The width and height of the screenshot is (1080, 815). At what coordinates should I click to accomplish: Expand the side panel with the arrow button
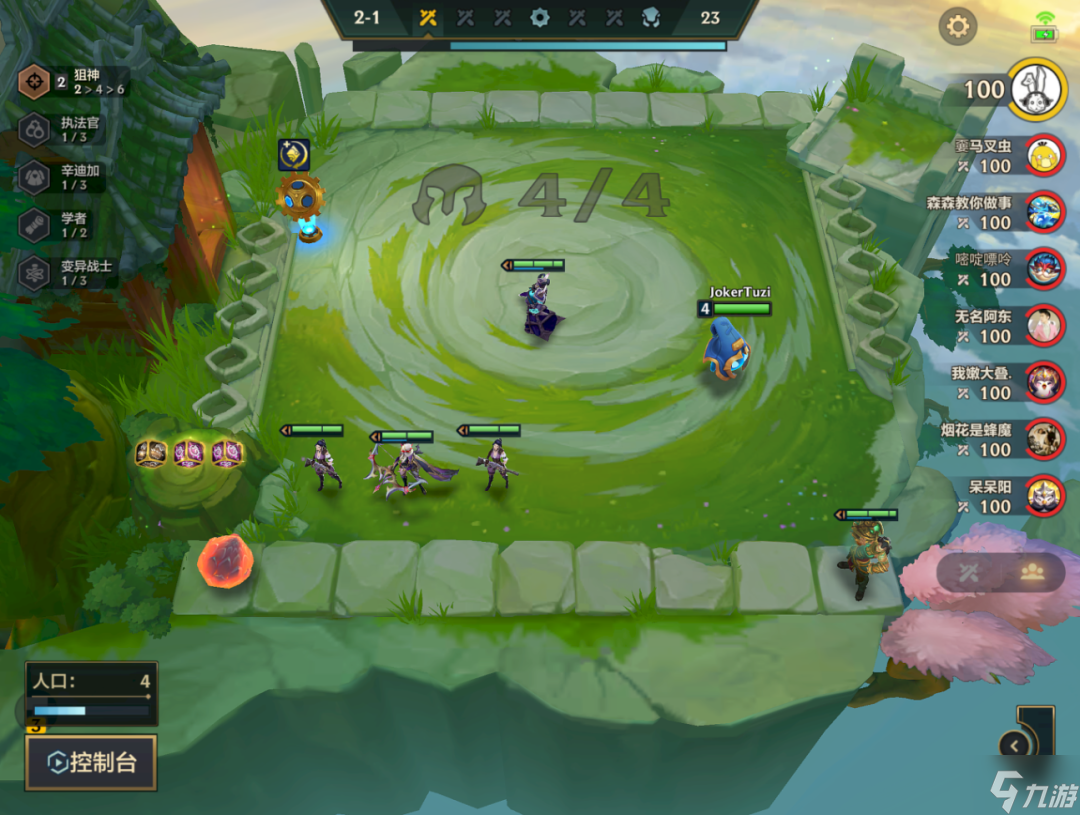1015,745
